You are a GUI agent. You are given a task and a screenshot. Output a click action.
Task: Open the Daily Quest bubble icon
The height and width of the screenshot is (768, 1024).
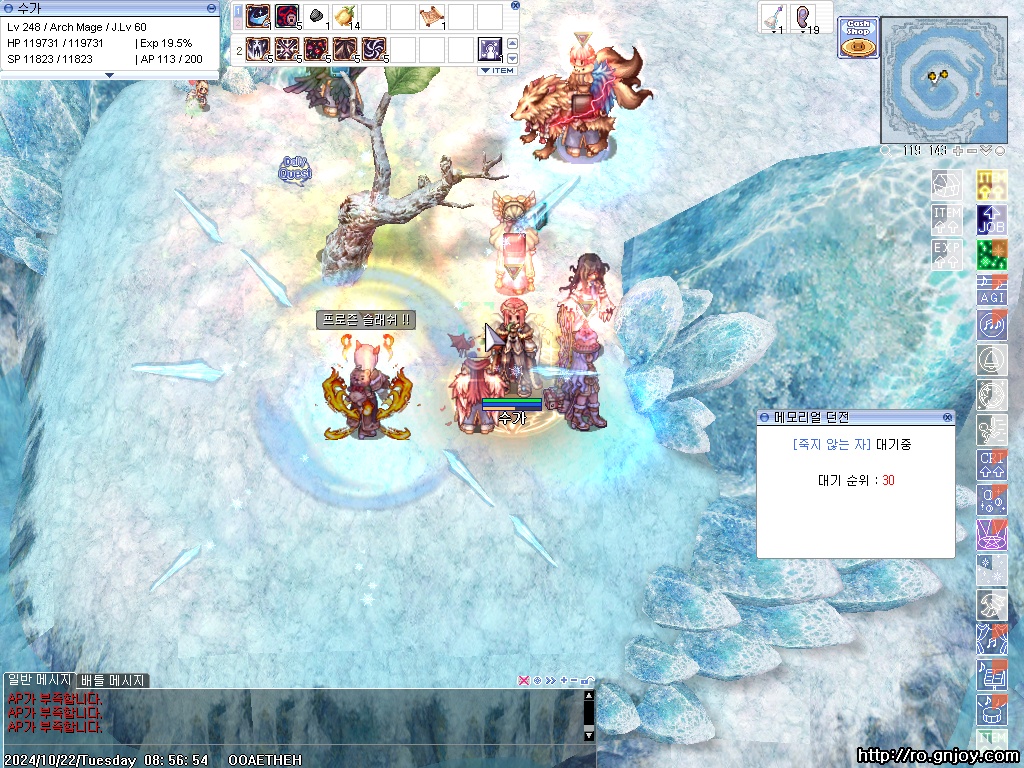point(295,168)
